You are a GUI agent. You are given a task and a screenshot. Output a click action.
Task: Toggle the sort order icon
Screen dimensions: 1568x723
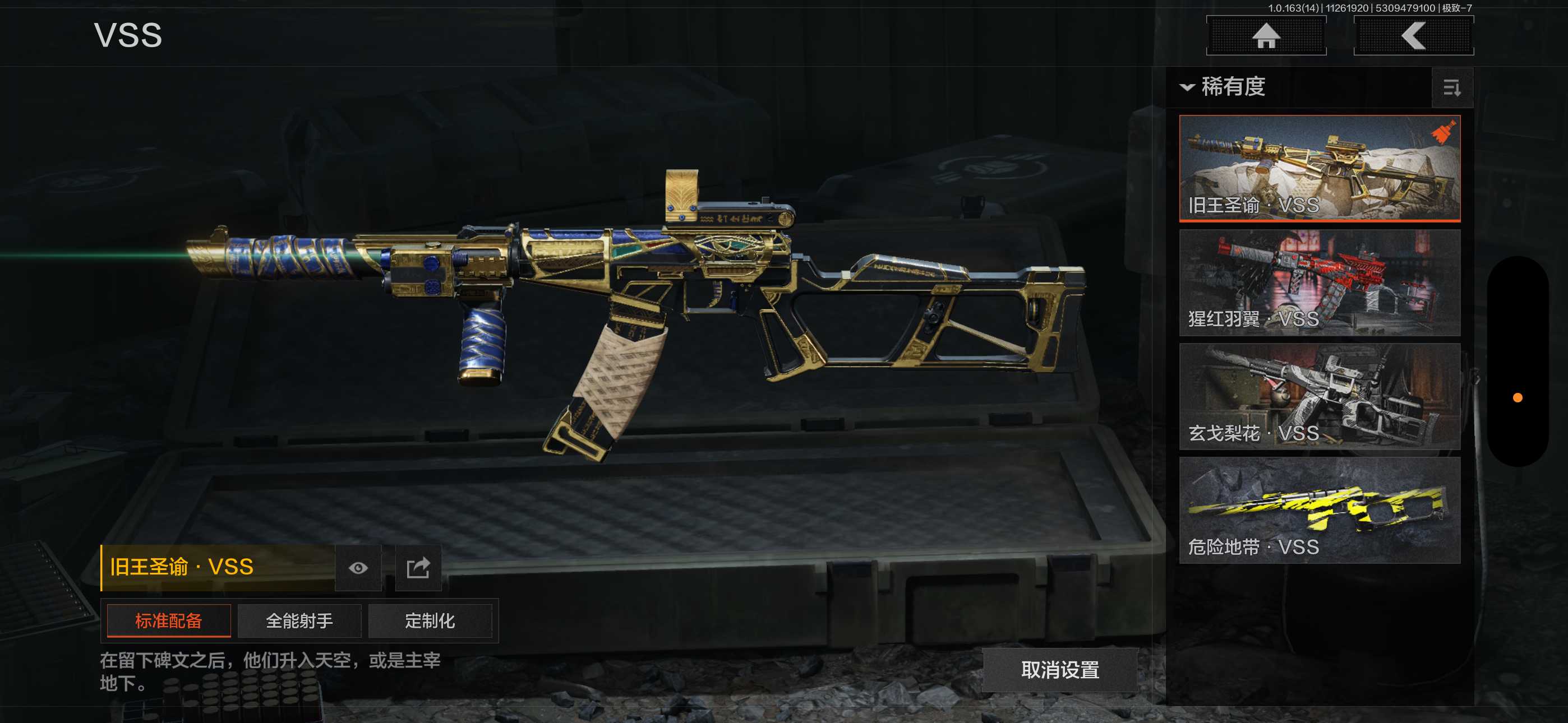1452,88
